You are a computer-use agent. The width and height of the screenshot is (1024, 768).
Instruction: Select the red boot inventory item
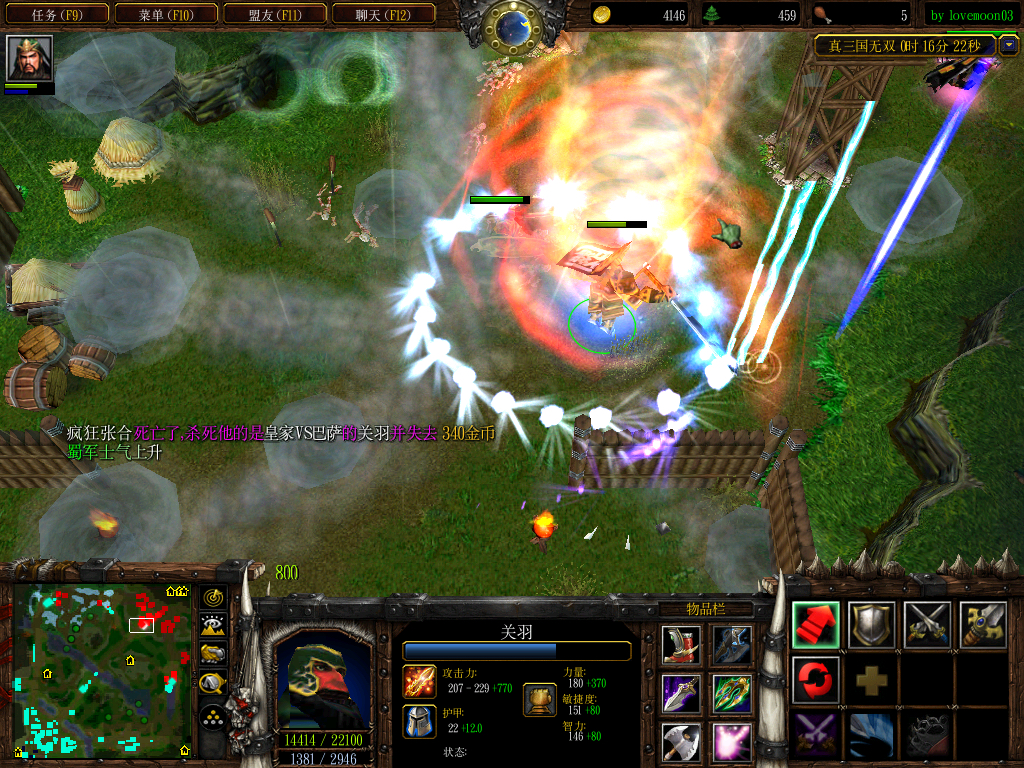[x=681, y=645]
